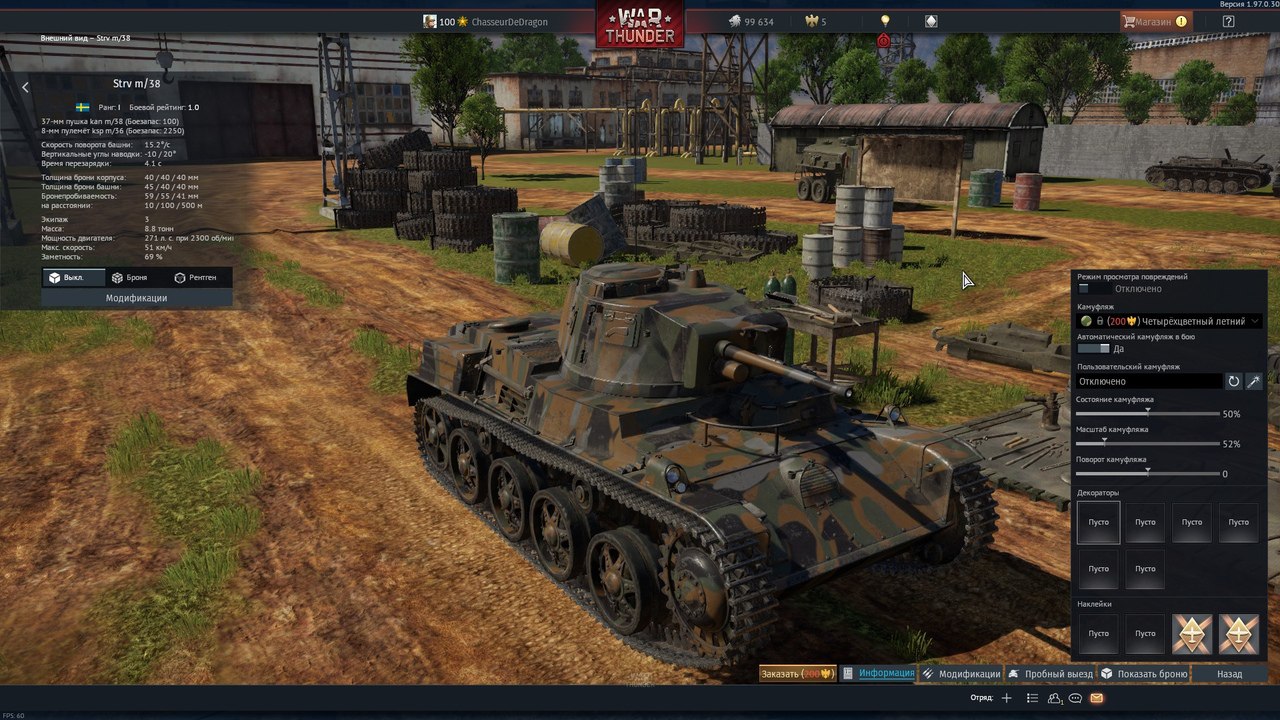Start a Пробный выезд test drive

(x=1050, y=674)
